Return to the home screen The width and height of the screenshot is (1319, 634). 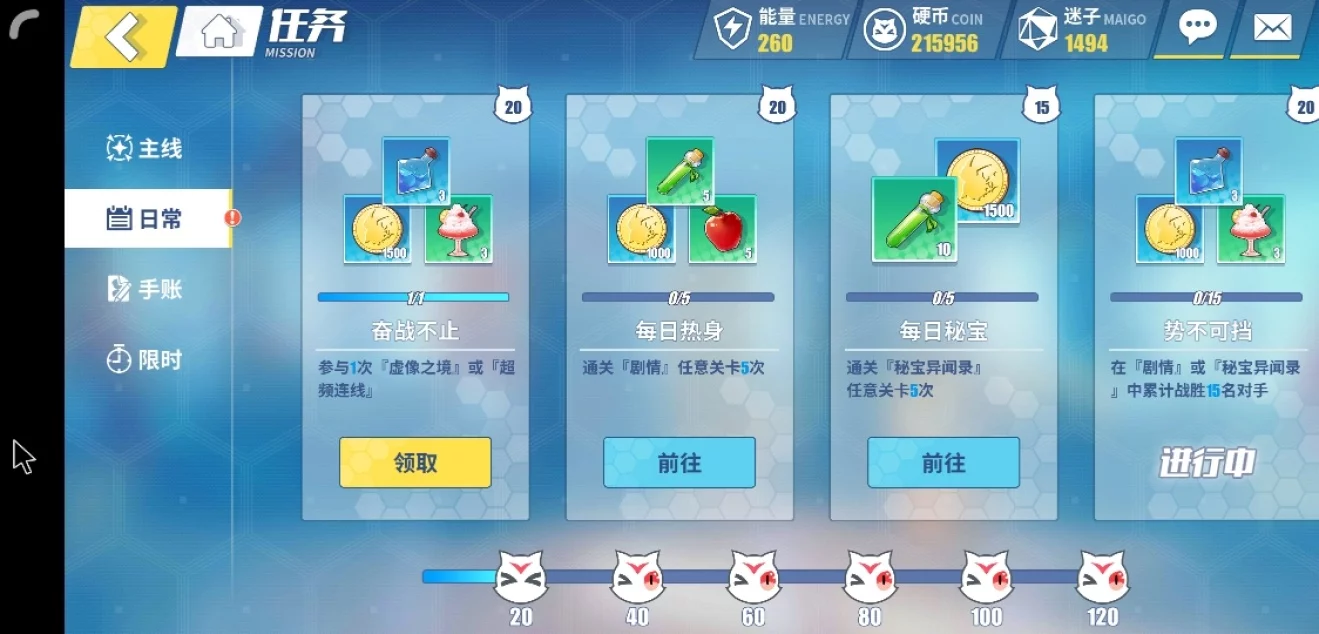pyautogui.click(x=221, y=32)
